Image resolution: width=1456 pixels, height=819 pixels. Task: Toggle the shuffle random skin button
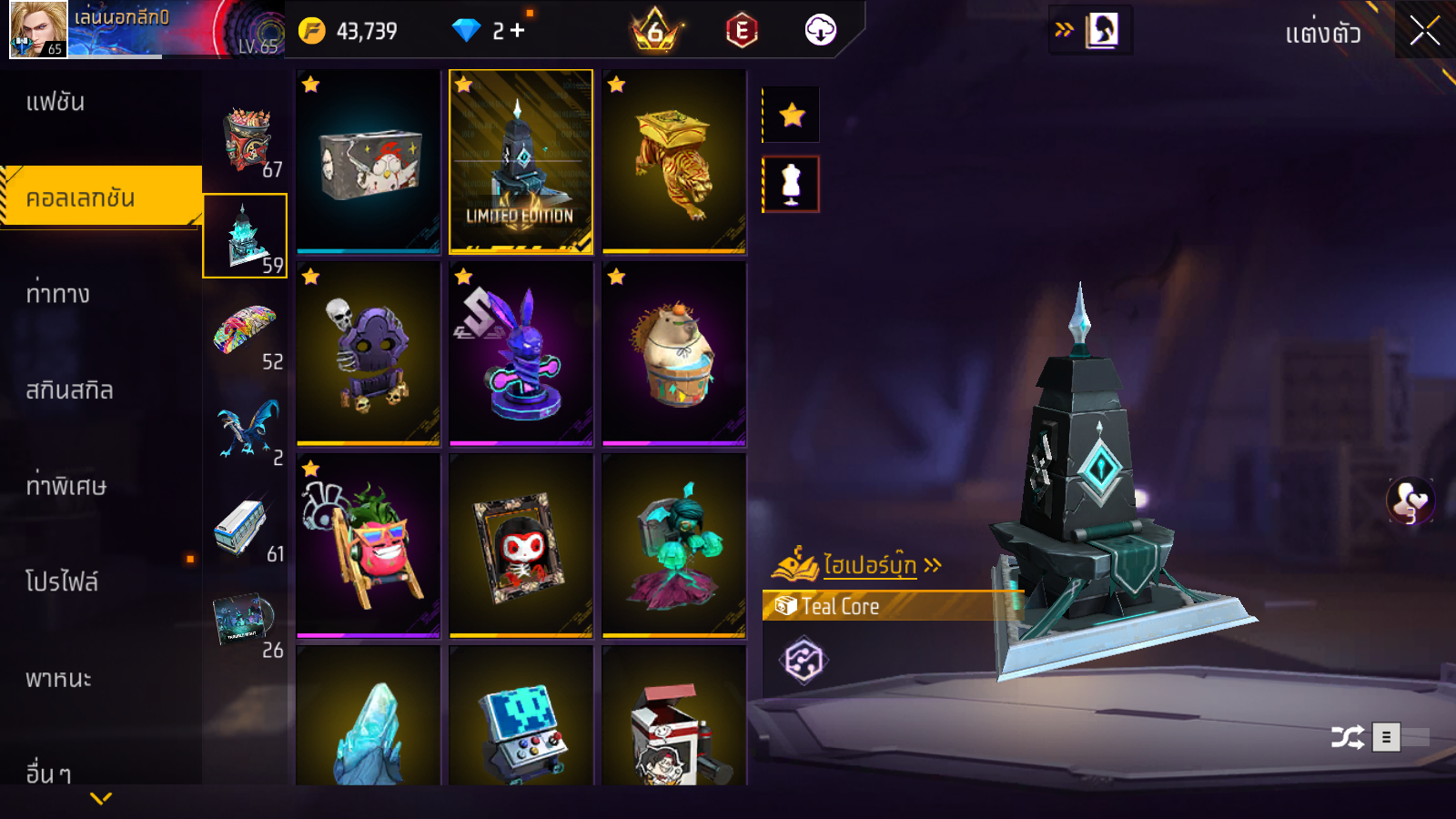(1347, 736)
